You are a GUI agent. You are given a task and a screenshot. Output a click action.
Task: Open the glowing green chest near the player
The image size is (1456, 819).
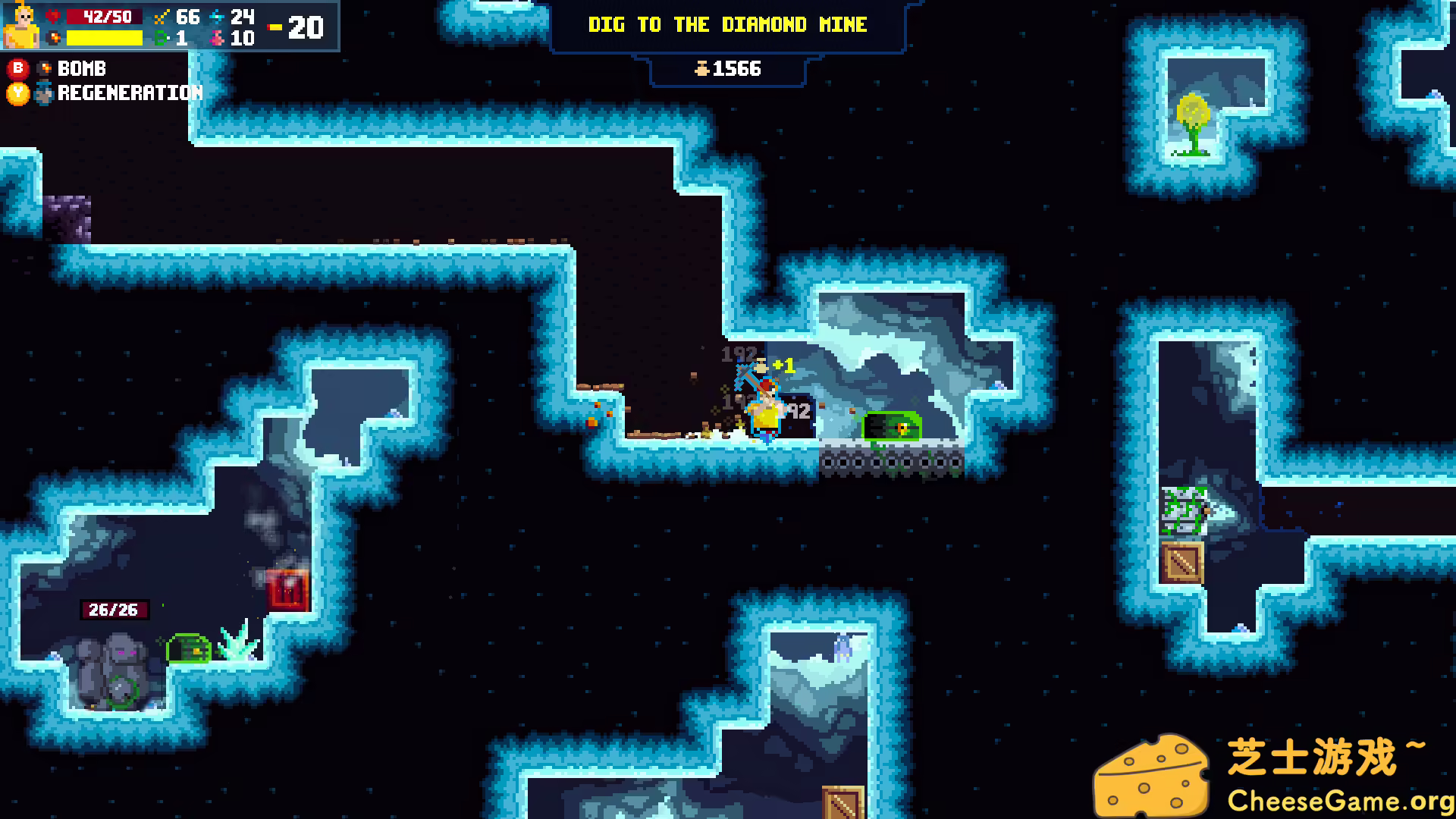click(x=892, y=428)
